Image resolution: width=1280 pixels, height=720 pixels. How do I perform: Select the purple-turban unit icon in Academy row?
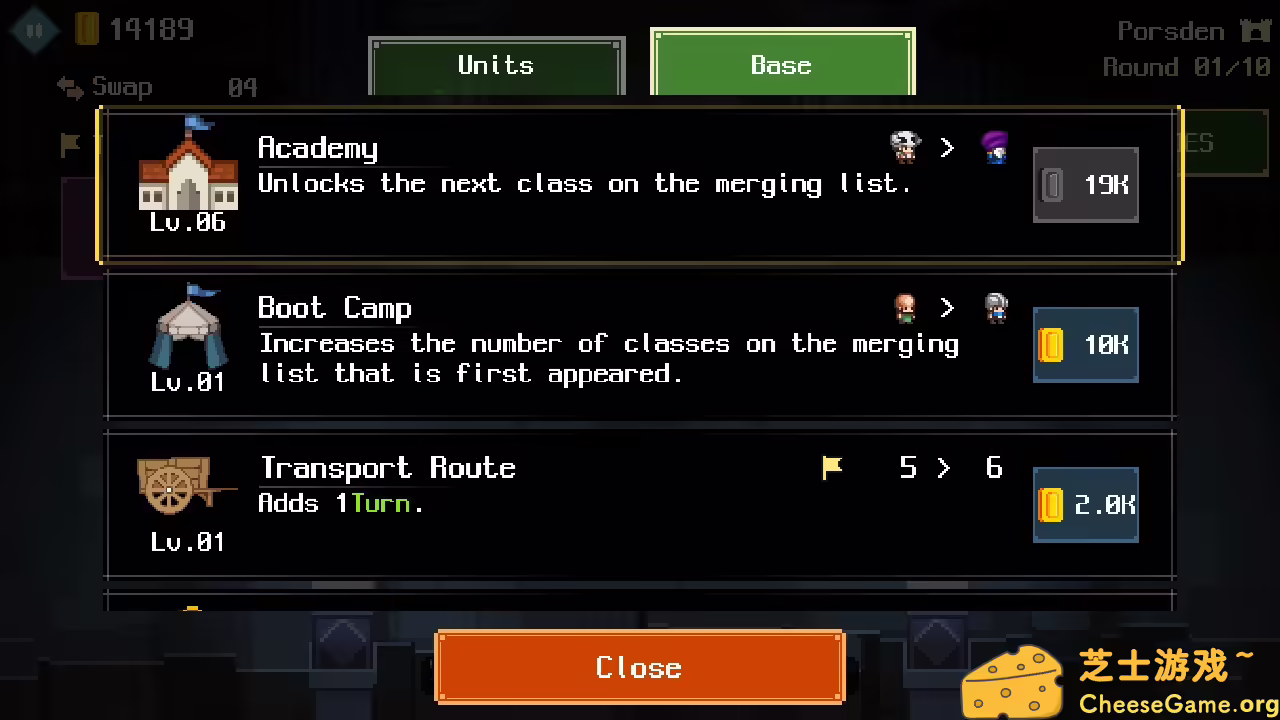pos(995,147)
